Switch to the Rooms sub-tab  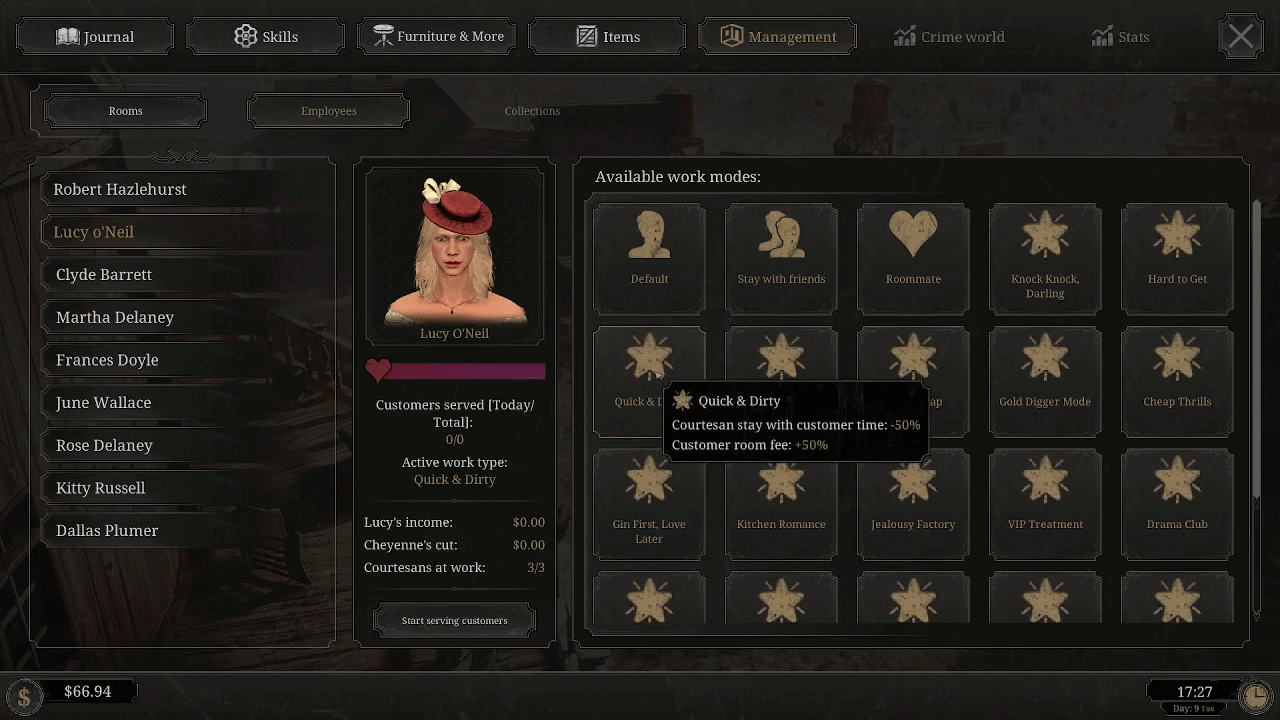coord(126,111)
